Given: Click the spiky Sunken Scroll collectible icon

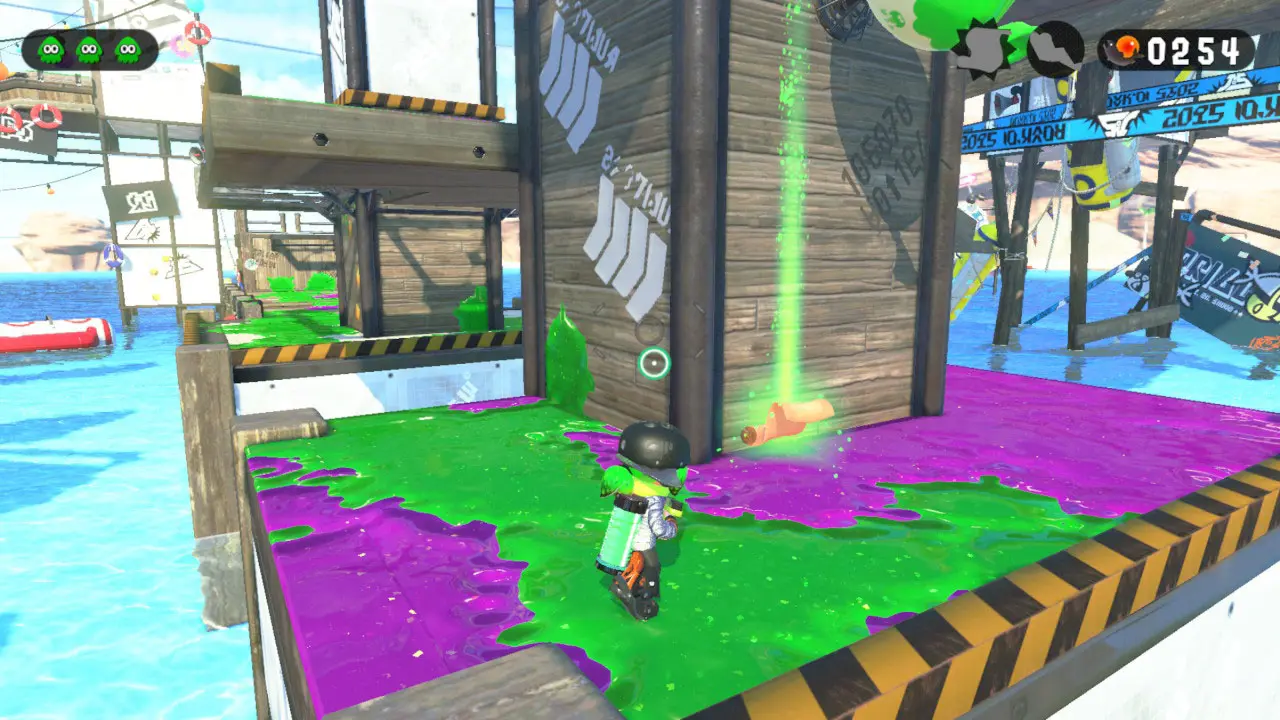Looking at the screenshot, I should 982,49.
